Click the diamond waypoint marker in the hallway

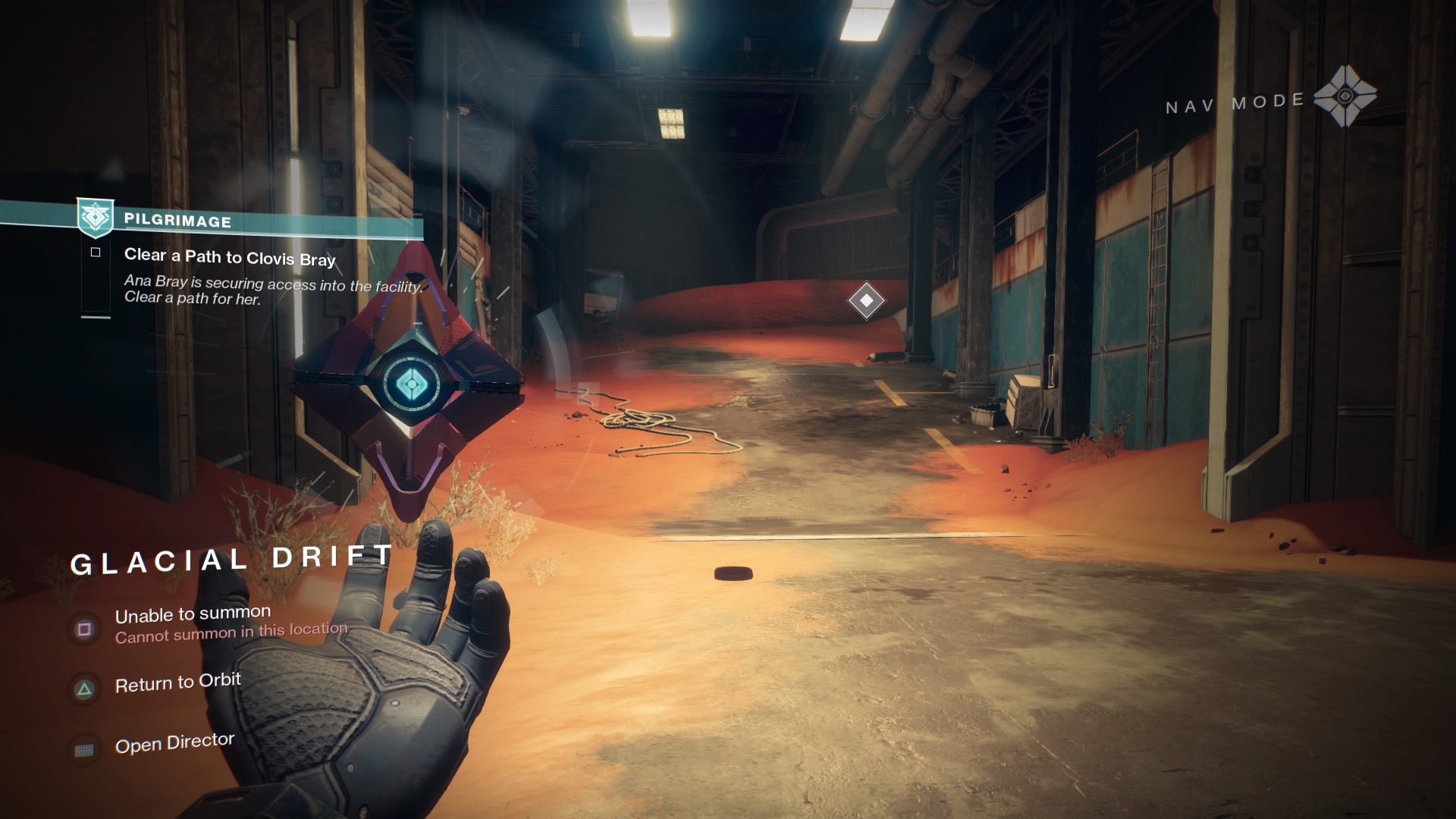pos(867,300)
